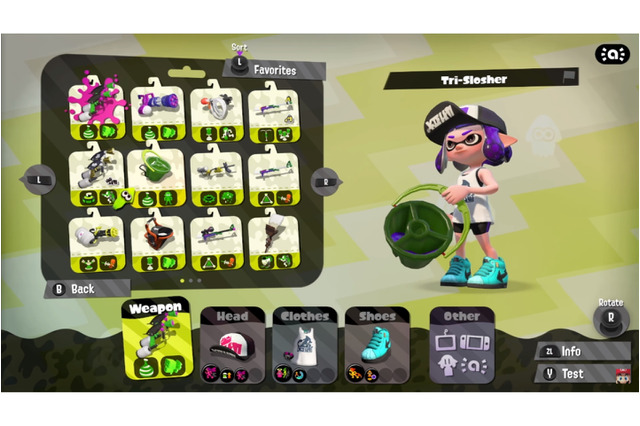Switch to the Shoes tab
640x426 pixels.
377,345
